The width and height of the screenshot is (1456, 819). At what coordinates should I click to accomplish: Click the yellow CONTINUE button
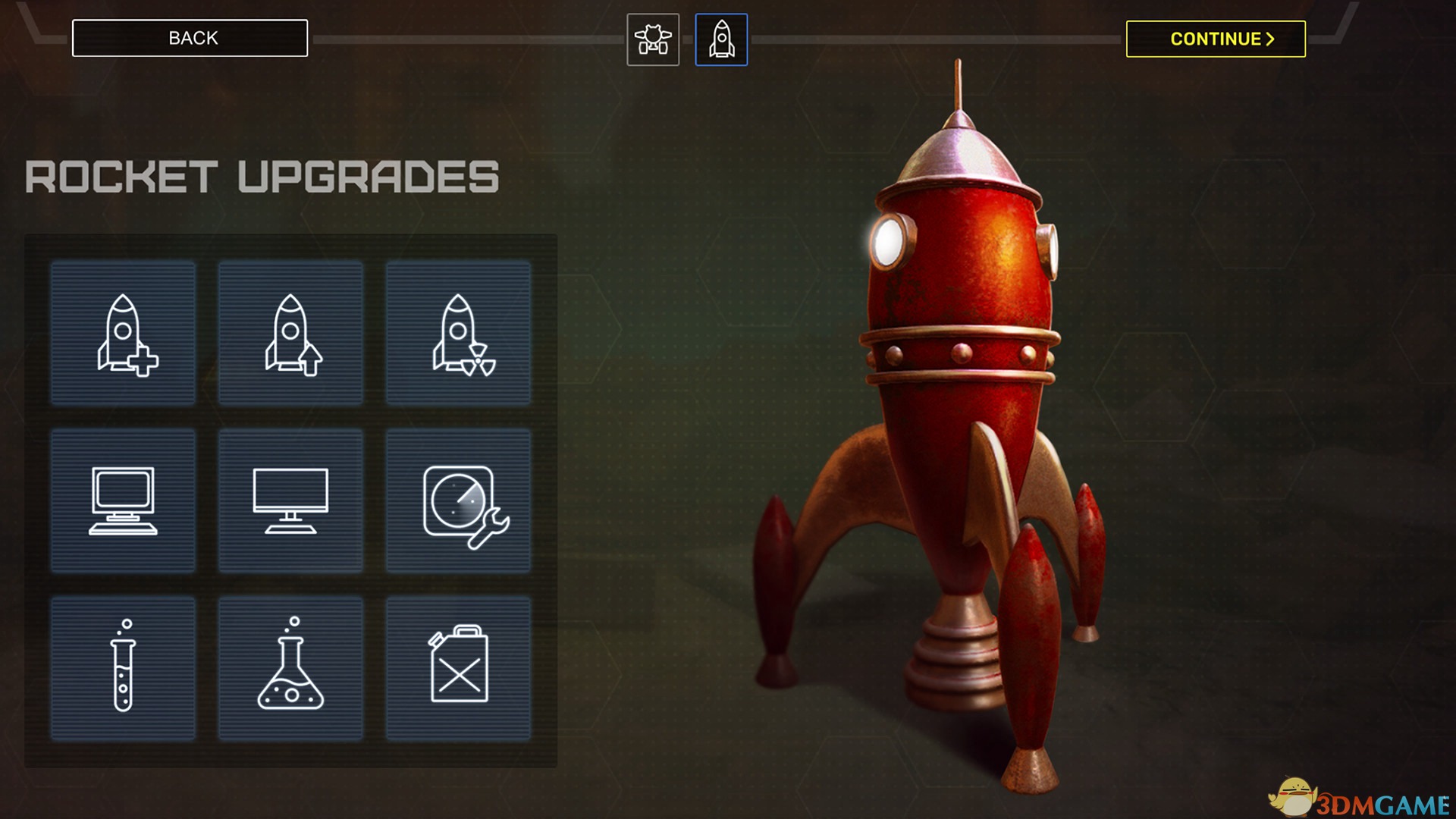click(1216, 39)
